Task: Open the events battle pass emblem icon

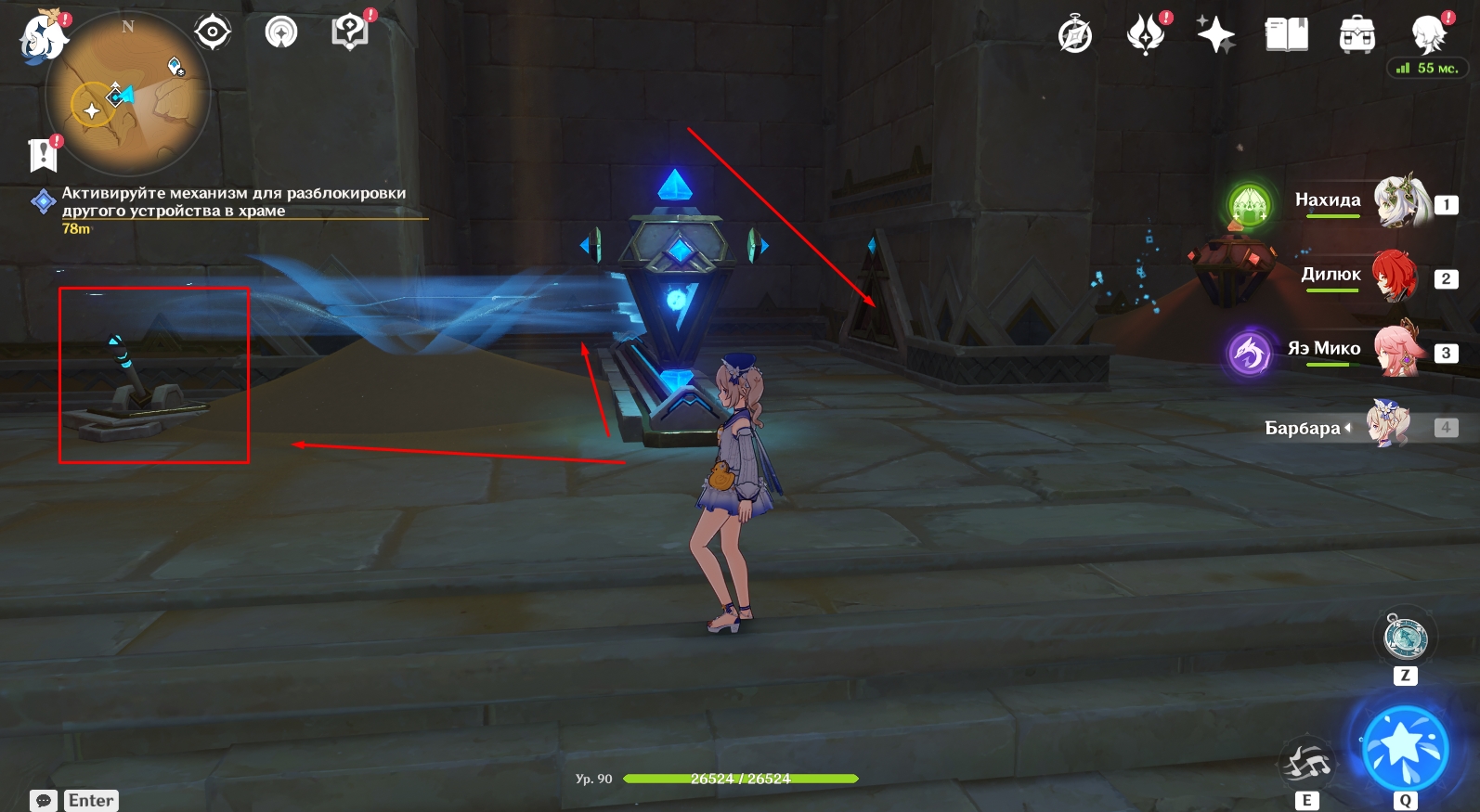Action: click(x=1146, y=35)
